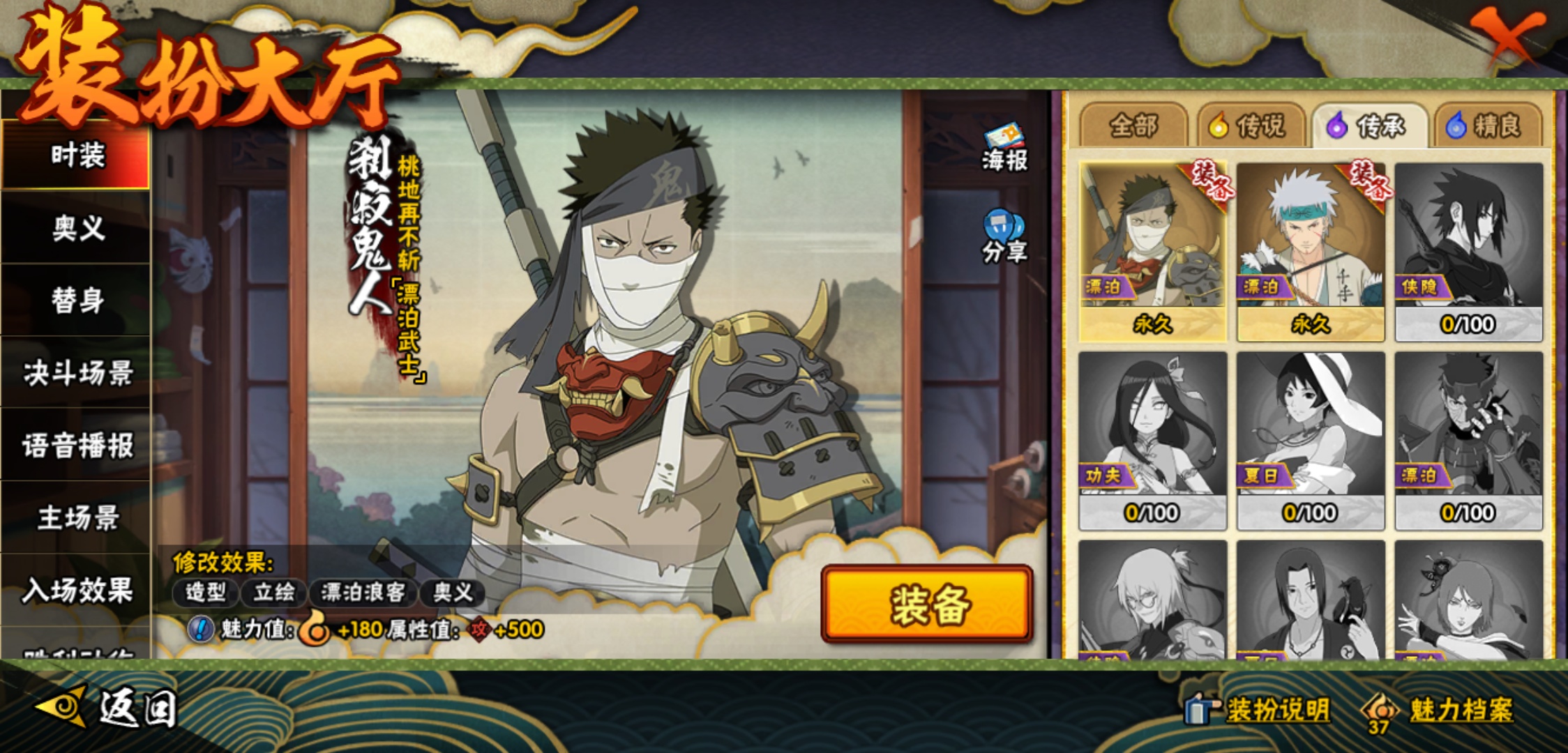1568x753 pixels.
Task: Show the 精良 tab
Action: [x=1486, y=126]
